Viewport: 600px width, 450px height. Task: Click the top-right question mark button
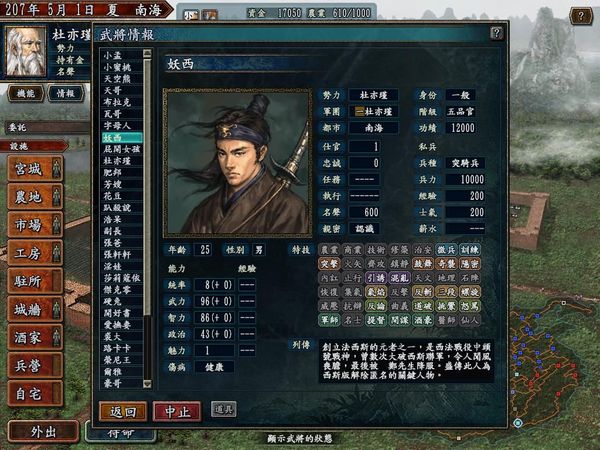580,16
